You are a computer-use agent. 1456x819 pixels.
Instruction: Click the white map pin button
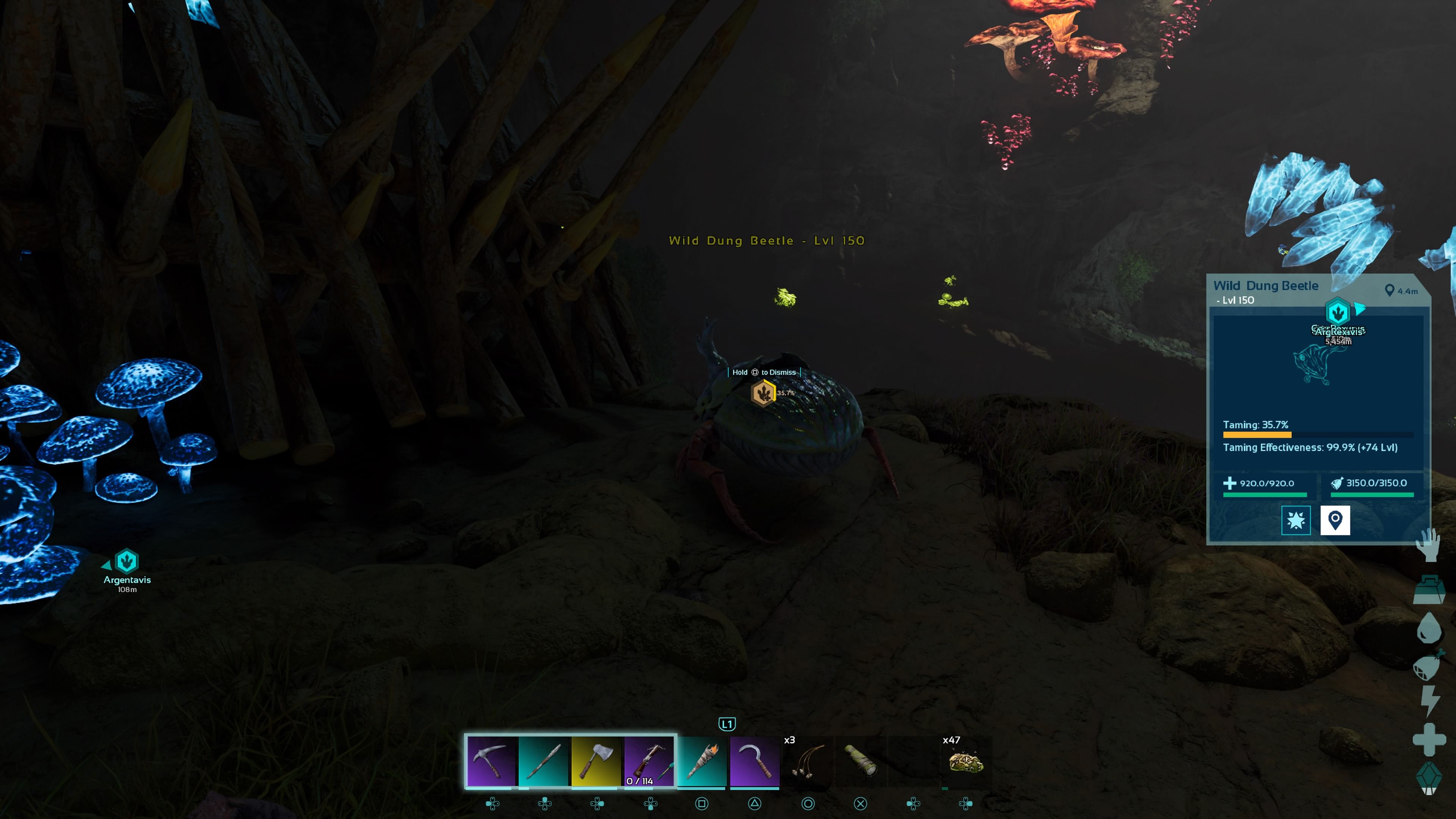[x=1335, y=520]
